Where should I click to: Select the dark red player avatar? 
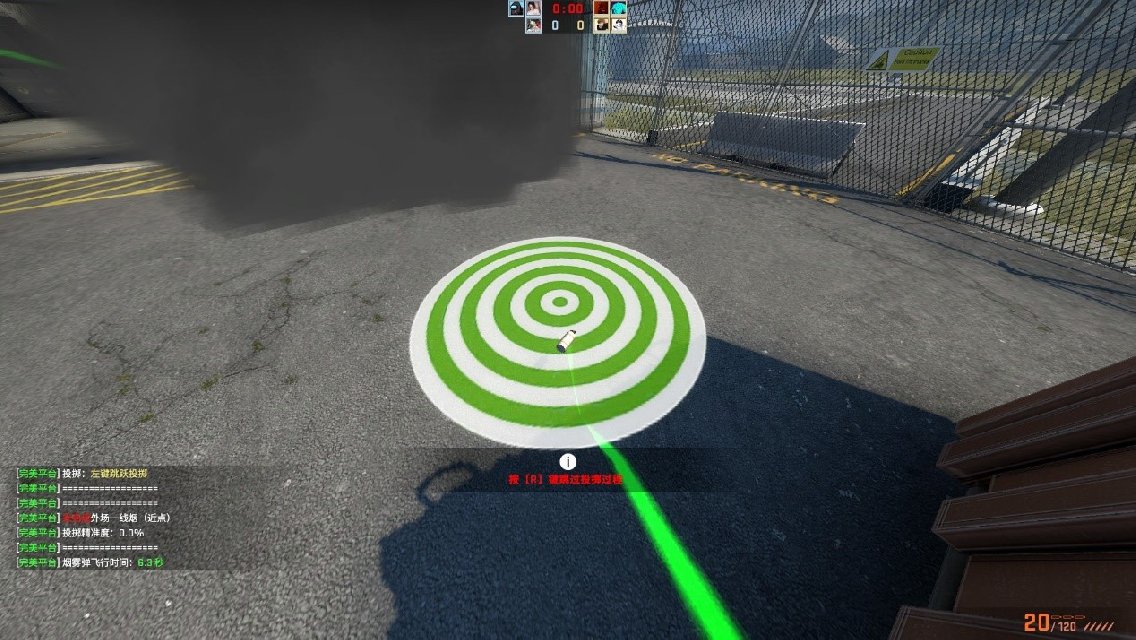(x=602, y=8)
